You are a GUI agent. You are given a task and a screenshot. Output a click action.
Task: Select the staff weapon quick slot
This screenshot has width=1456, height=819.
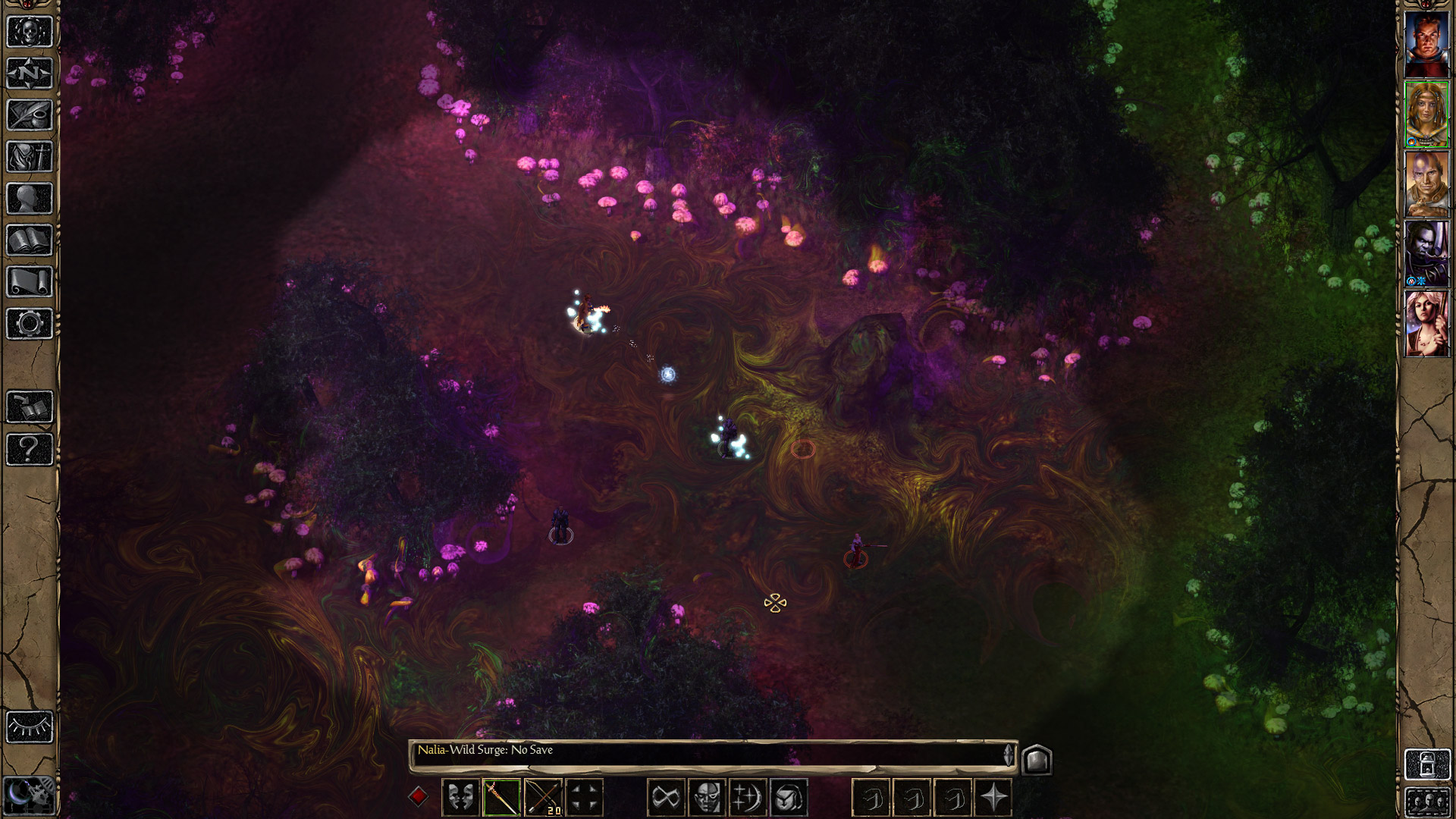point(501,798)
